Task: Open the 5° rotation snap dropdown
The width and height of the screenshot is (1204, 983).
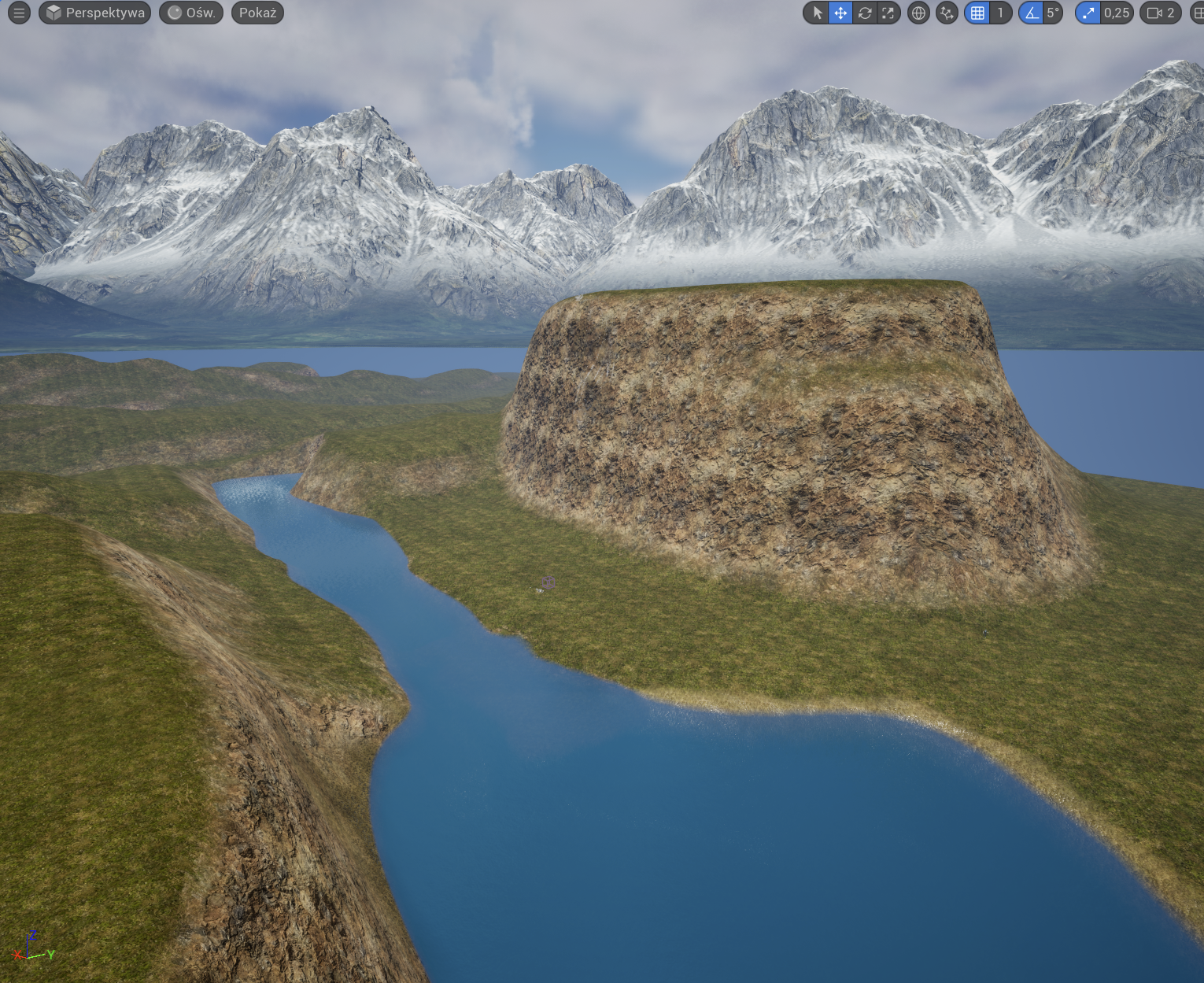Action: tap(1053, 13)
